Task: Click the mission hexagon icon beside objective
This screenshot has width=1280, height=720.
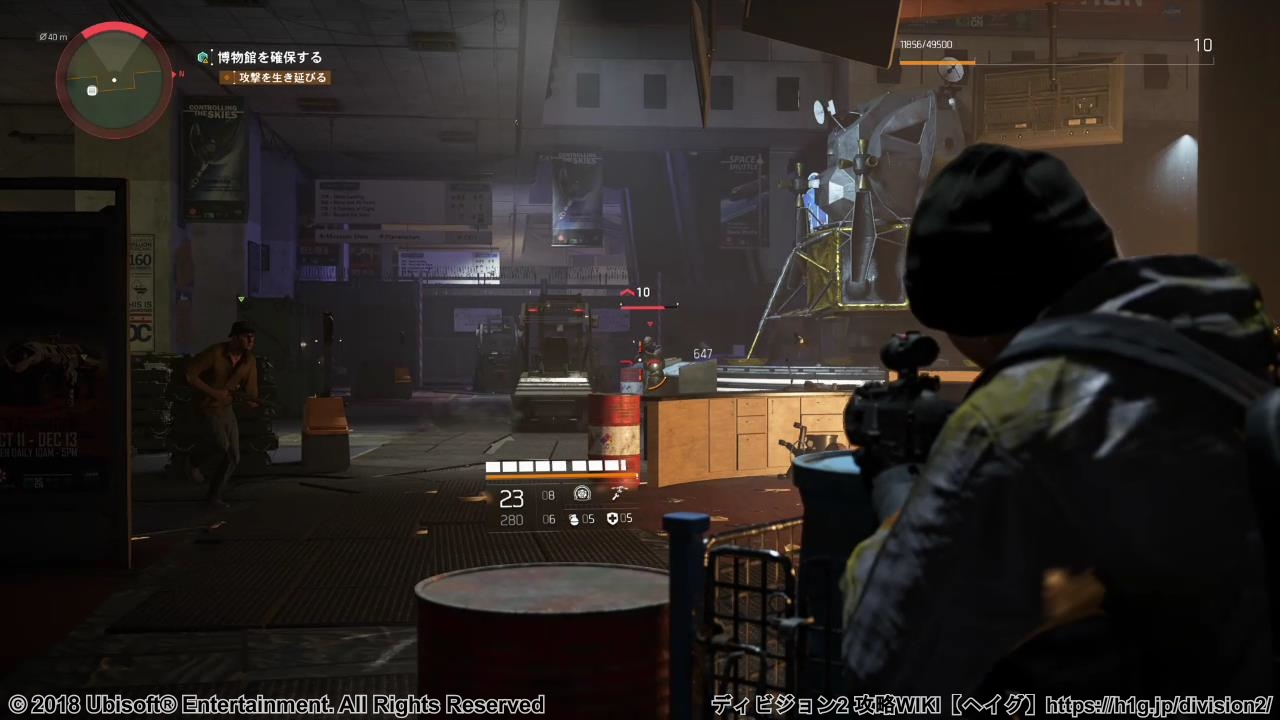Action: (204, 58)
